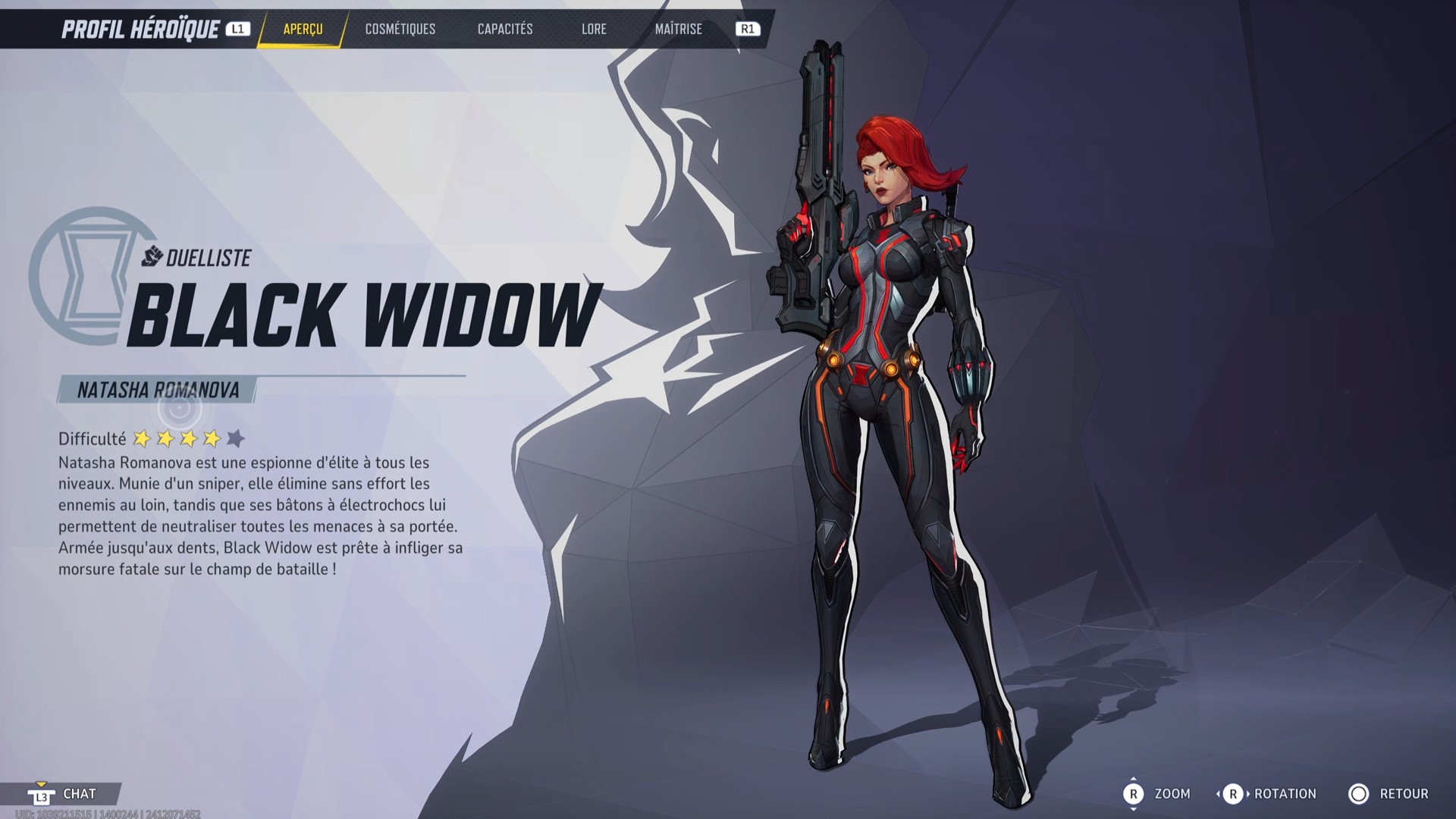Open the Chat panel
This screenshot has height=819, width=1456.
[x=80, y=794]
